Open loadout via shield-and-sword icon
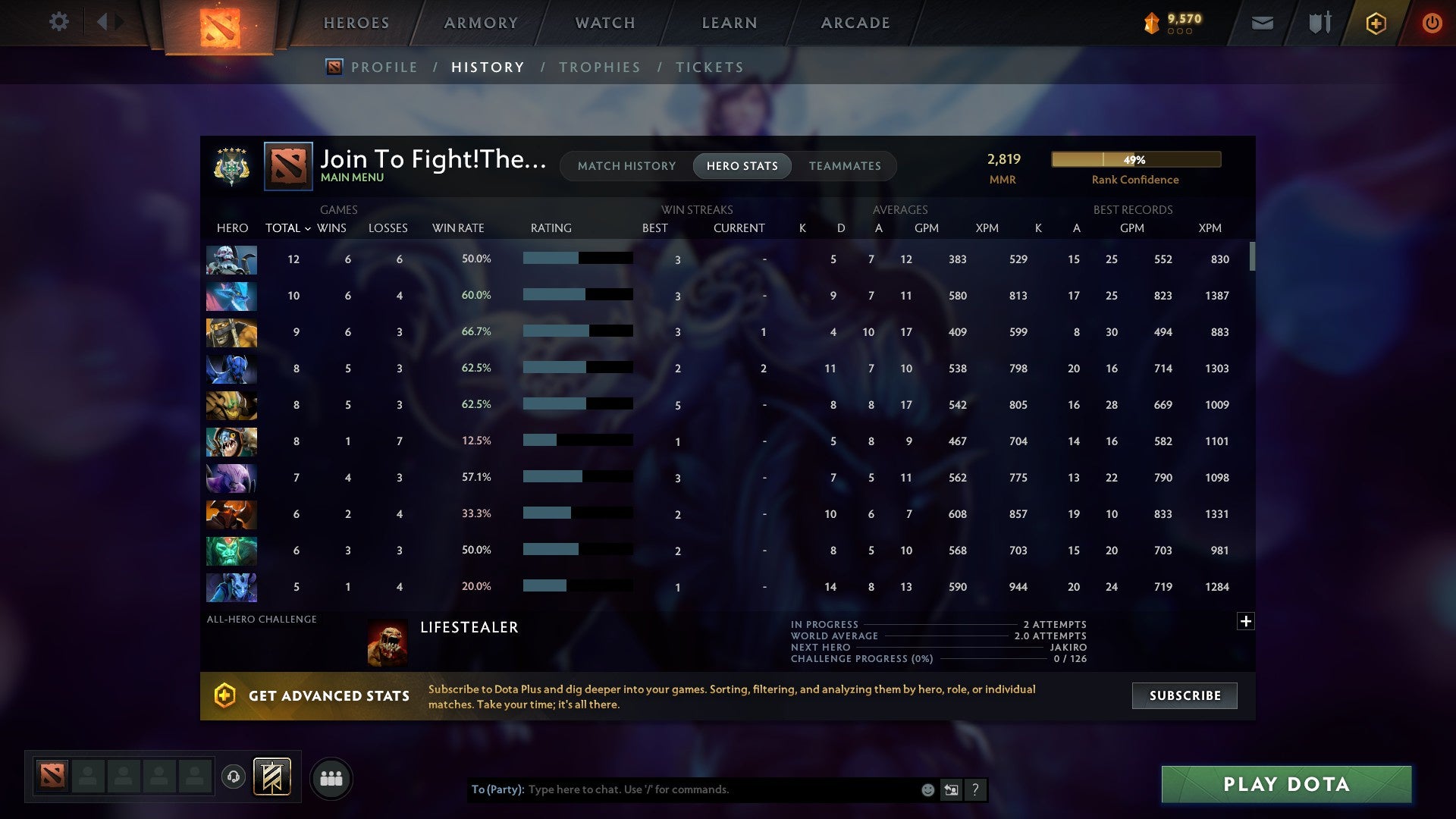1456x819 pixels. point(1319,23)
